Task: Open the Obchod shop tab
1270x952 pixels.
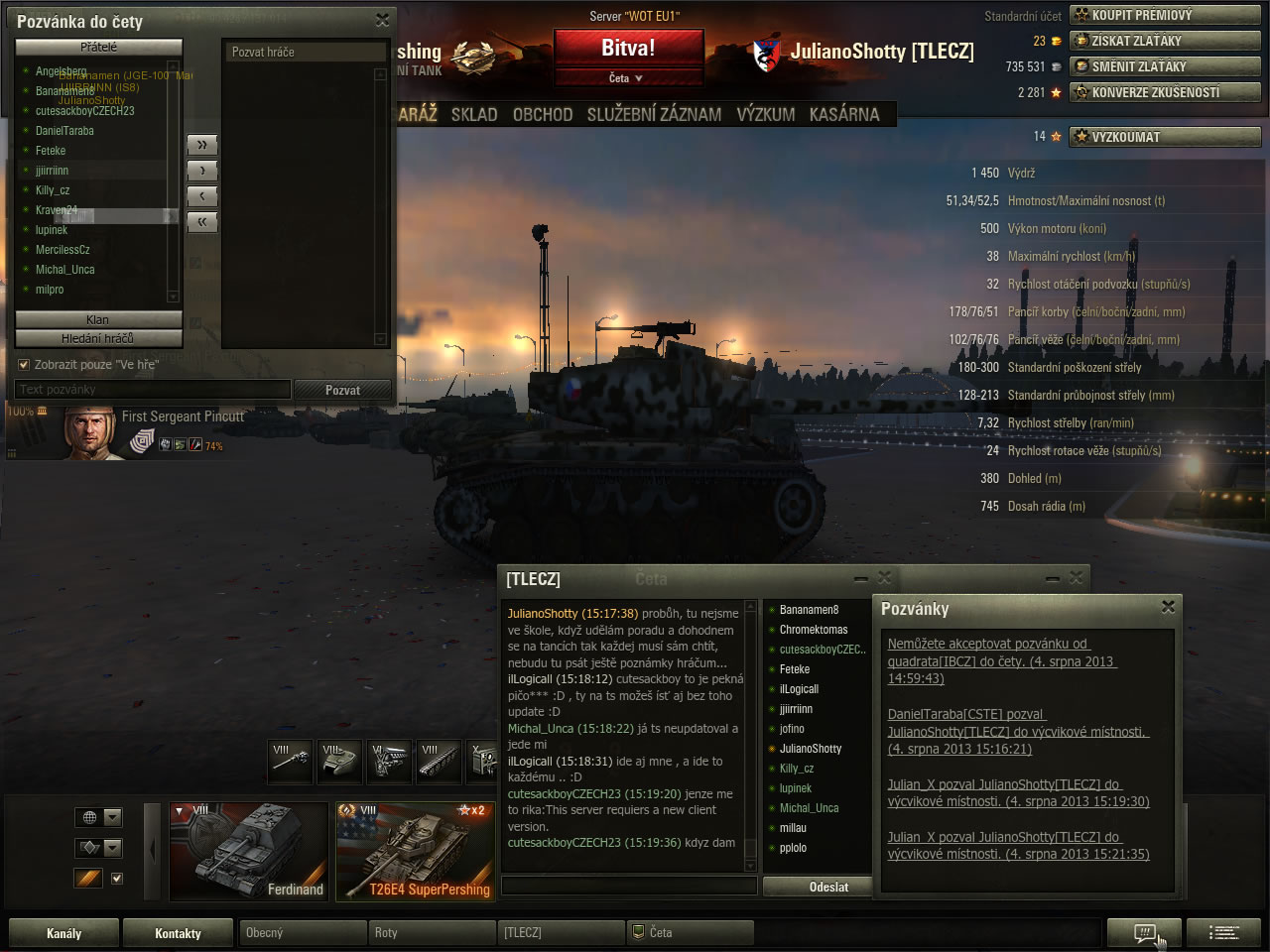Action: coord(543,115)
